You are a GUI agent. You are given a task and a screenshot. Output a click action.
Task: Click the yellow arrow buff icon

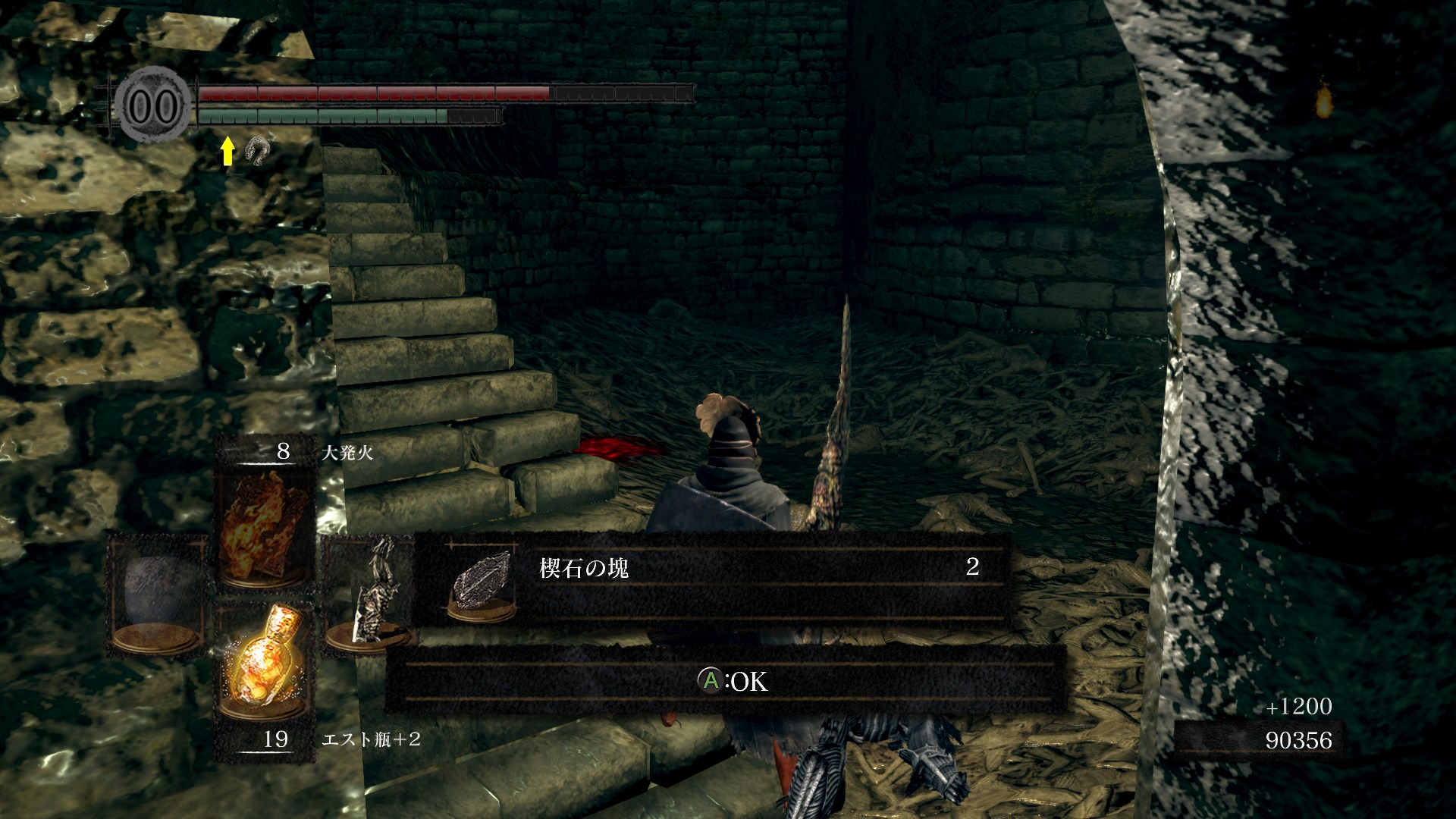[x=227, y=151]
